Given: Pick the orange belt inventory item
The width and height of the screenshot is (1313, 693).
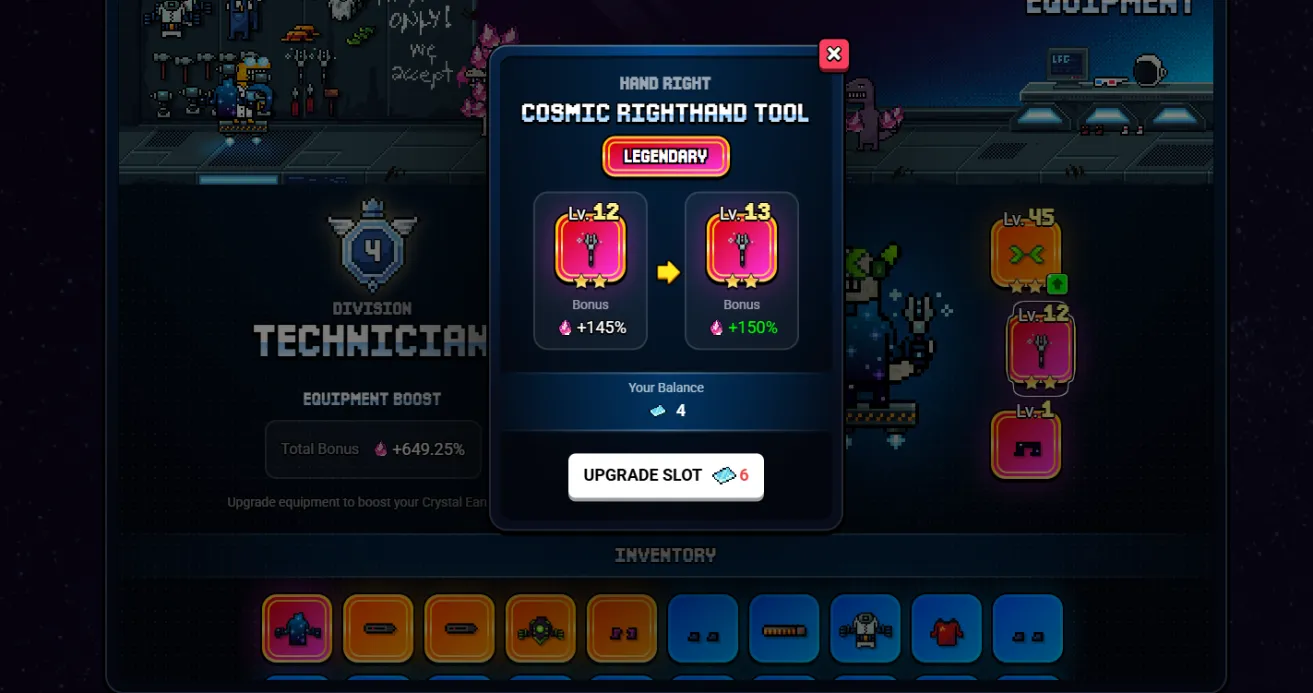Looking at the screenshot, I should pyautogui.click(x=784, y=629).
